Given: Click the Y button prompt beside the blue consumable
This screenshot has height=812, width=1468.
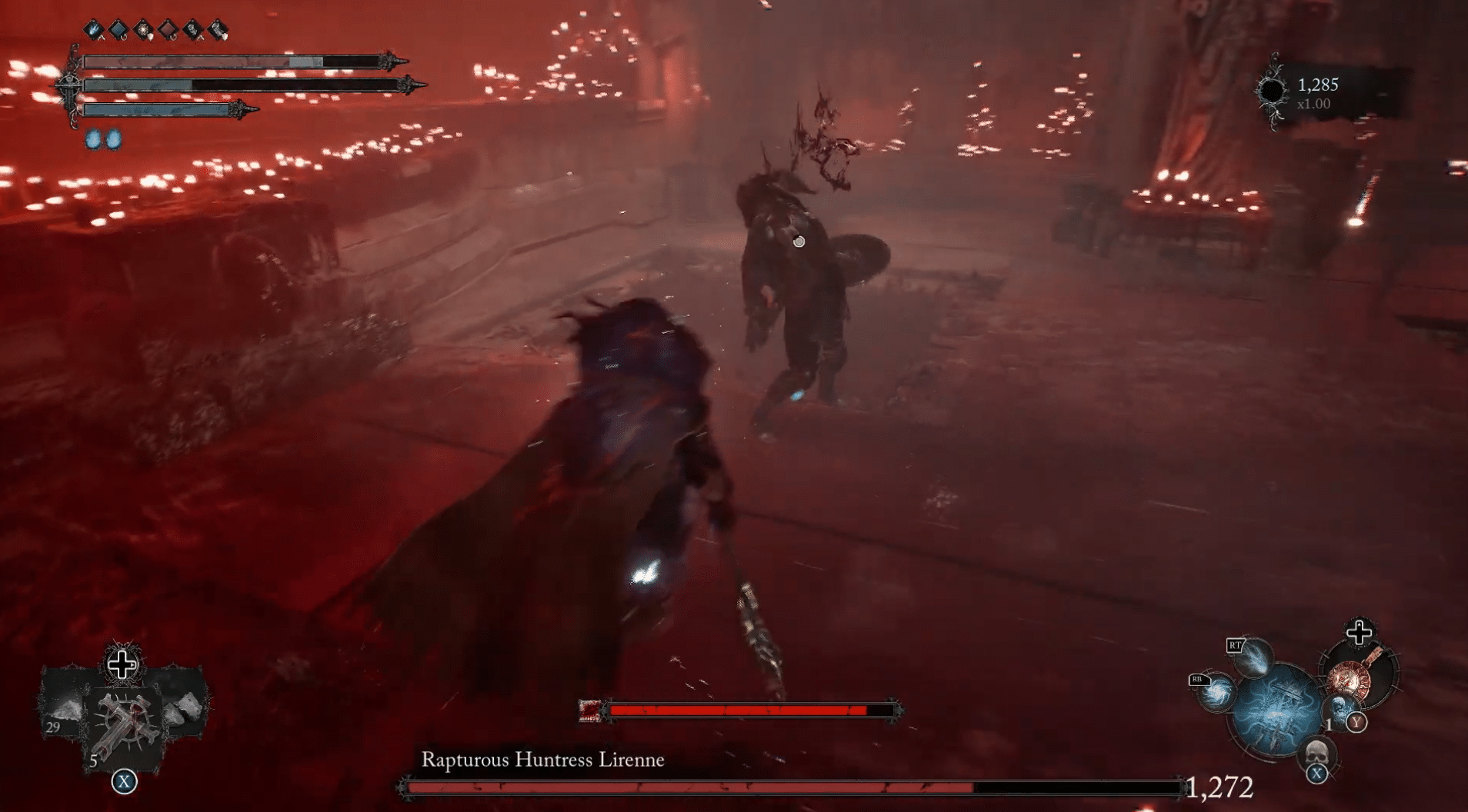Looking at the screenshot, I should point(1356,722).
